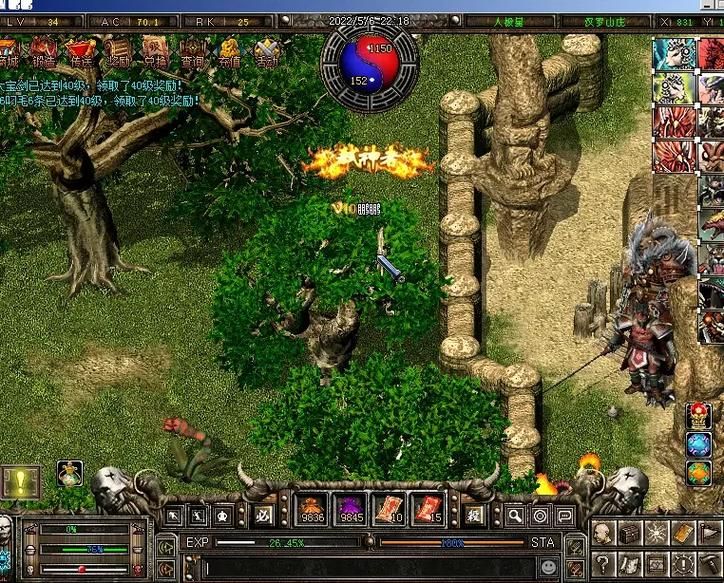Open the 查询 query menu
724x583 pixels.
192,51
